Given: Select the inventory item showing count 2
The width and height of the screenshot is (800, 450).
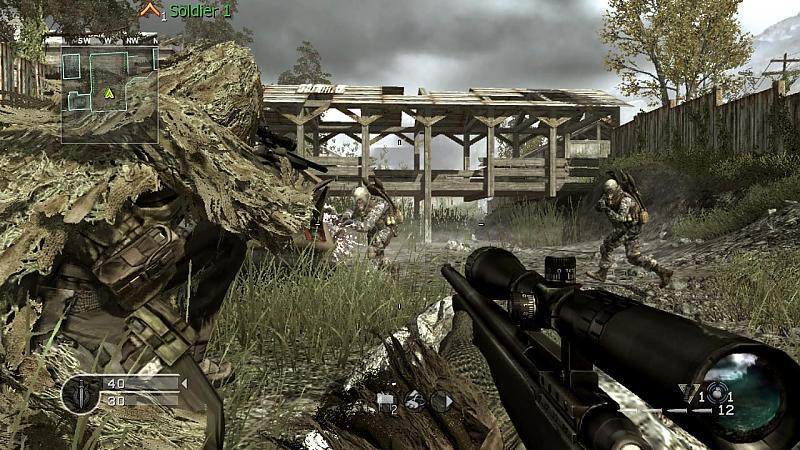Looking at the screenshot, I should 386,400.
